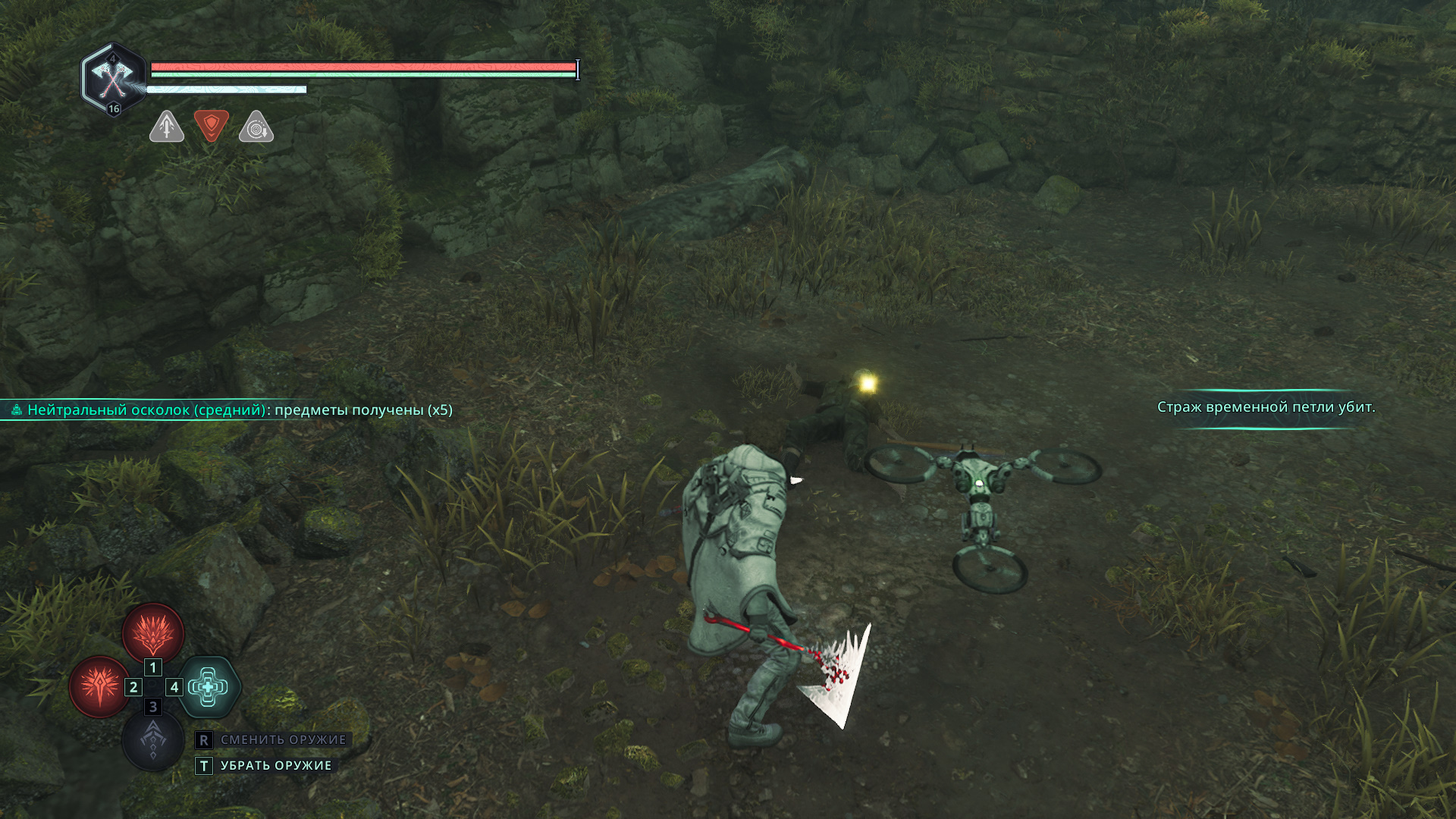Activate the red spiky crest ability
Screen dimensions: 1456x819
pyautogui.click(x=153, y=632)
